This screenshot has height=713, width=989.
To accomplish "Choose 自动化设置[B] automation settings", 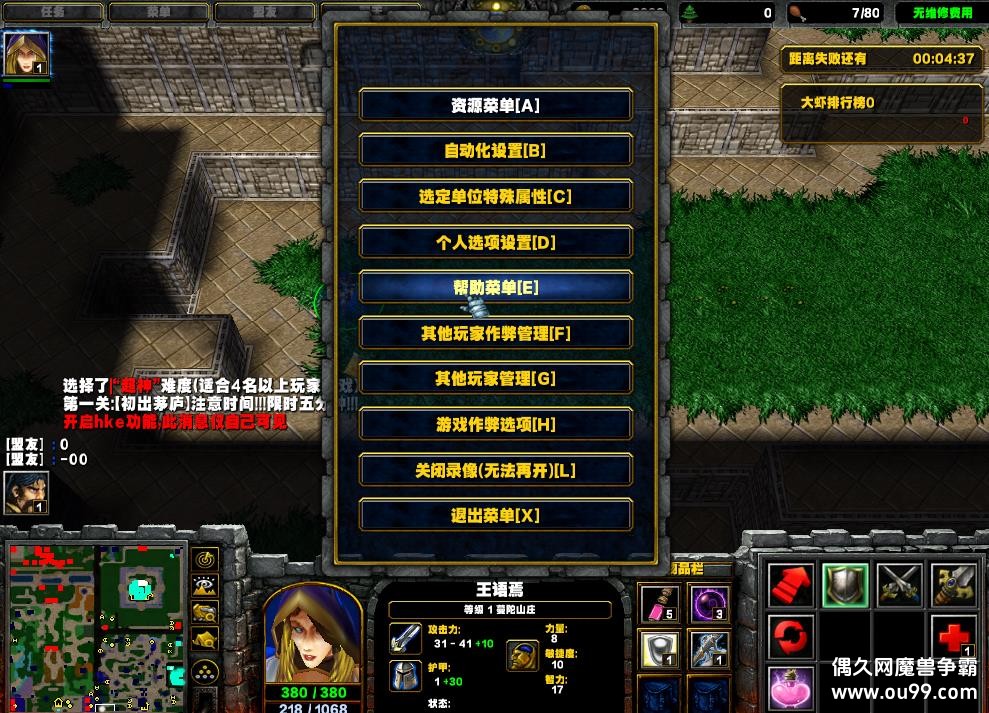I will [495, 151].
